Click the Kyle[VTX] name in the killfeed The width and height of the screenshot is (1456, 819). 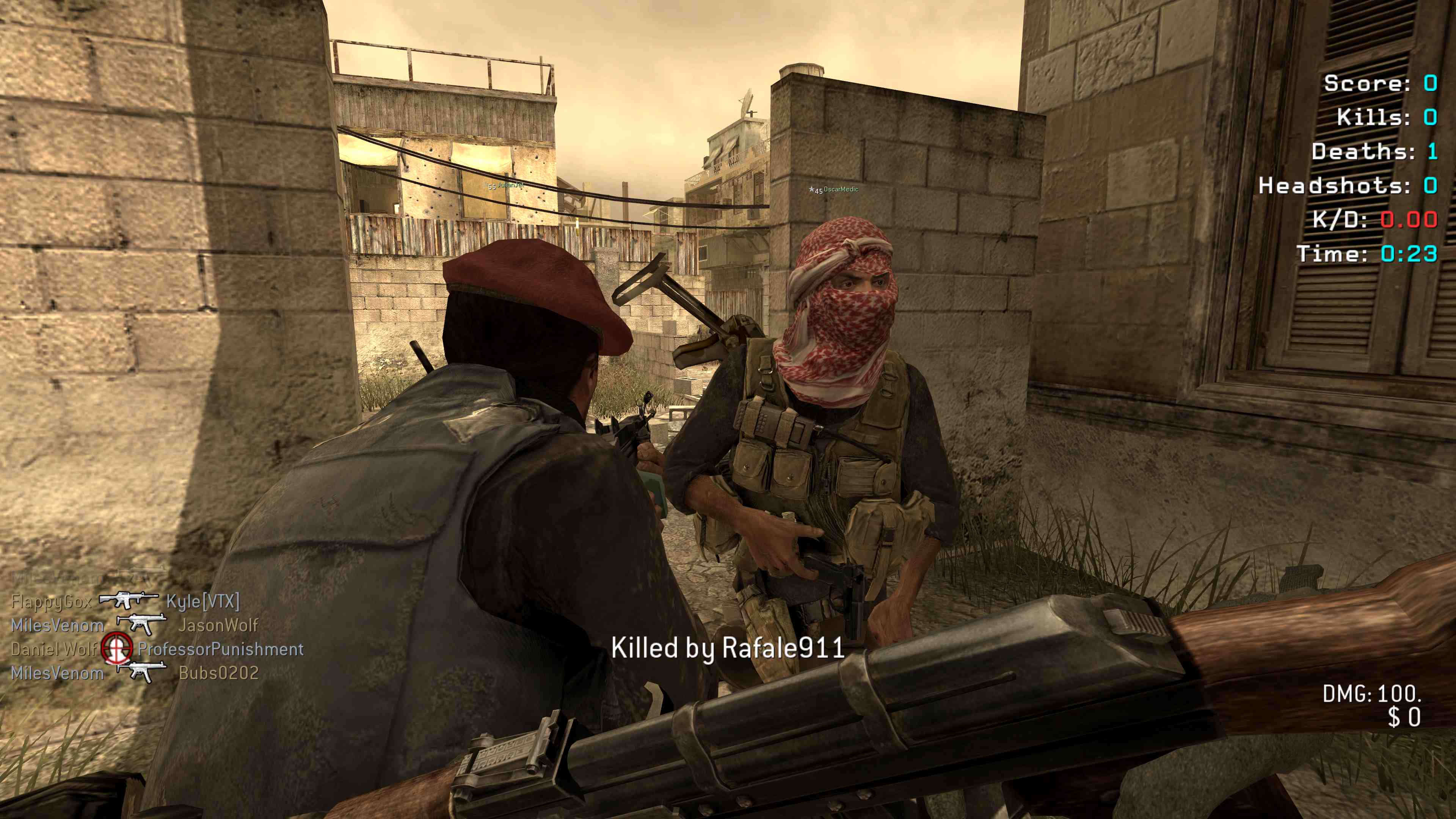(203, 601)
